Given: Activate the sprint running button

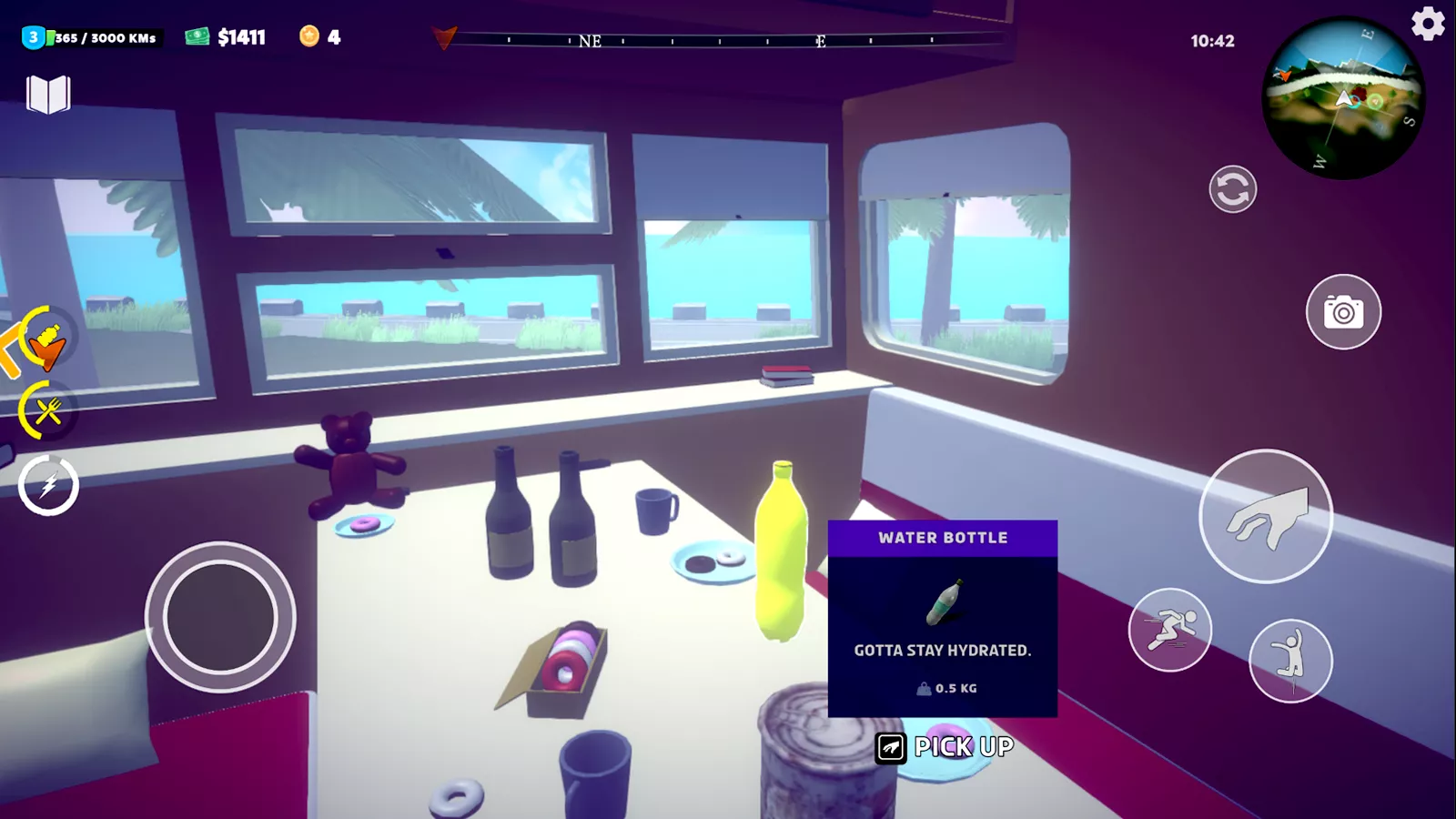Looking at the screenshot, I should (x=1169, y=630).
